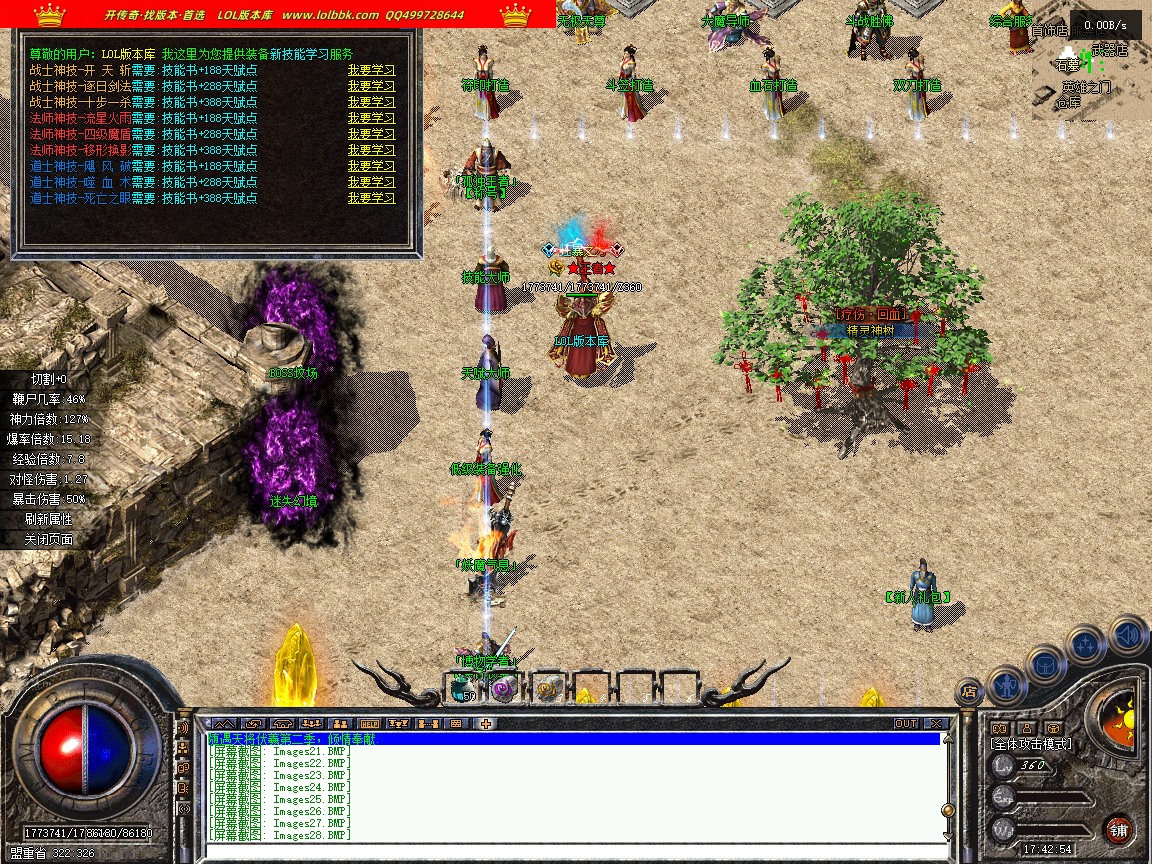Viewport: 1152px width, 864px height.
Task: Use the teal potion hotbar slot
Action: pyautogui.click(x=463, y=687)
